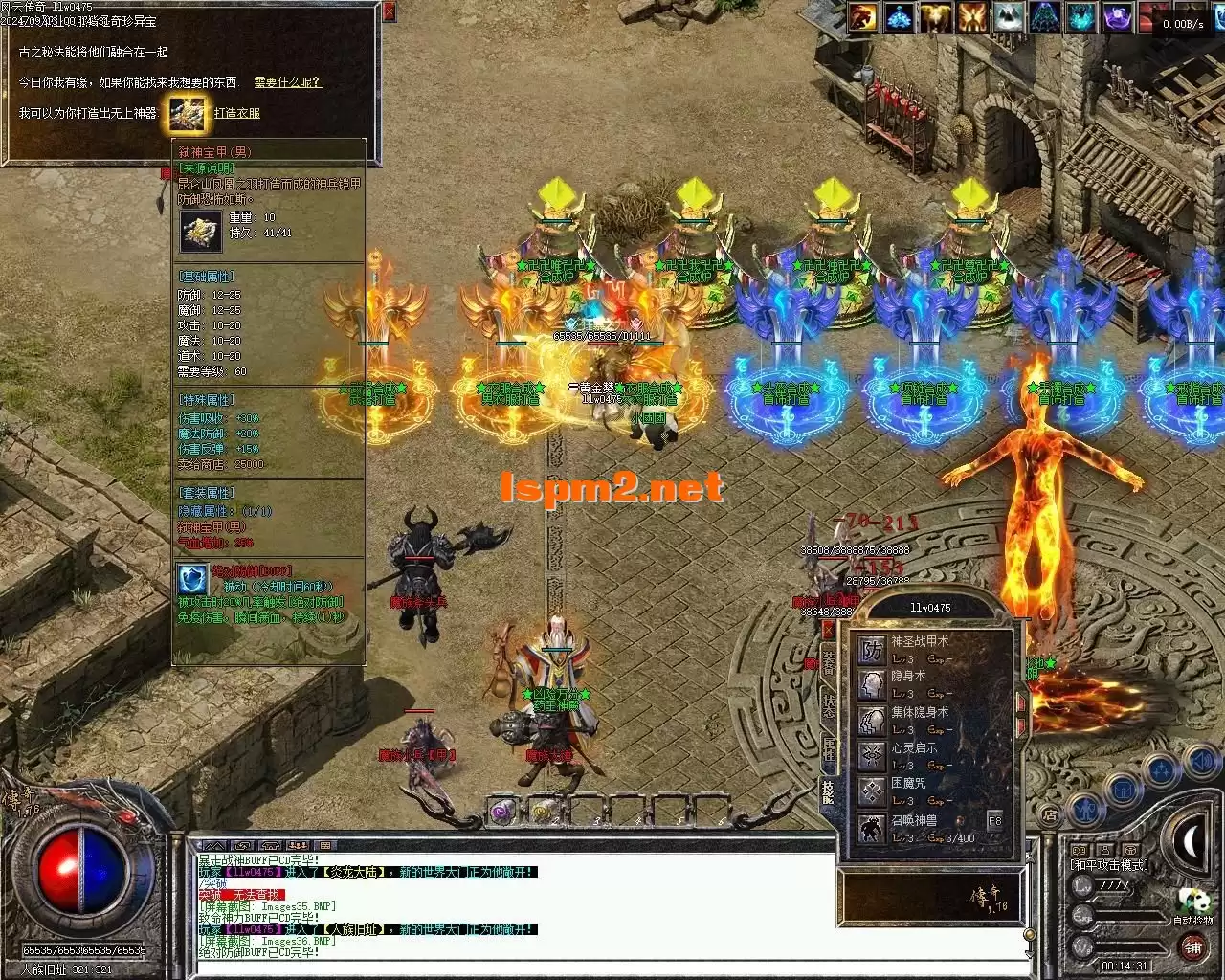Open the red 铺 stall button
1225x980 pixels.
1192,947
